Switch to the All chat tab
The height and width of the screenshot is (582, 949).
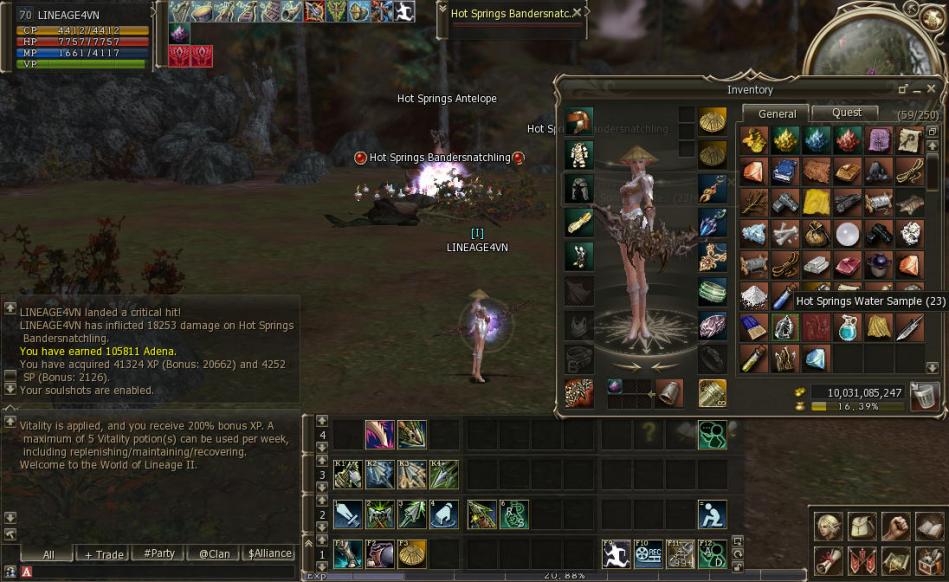(x=48, y=553)
